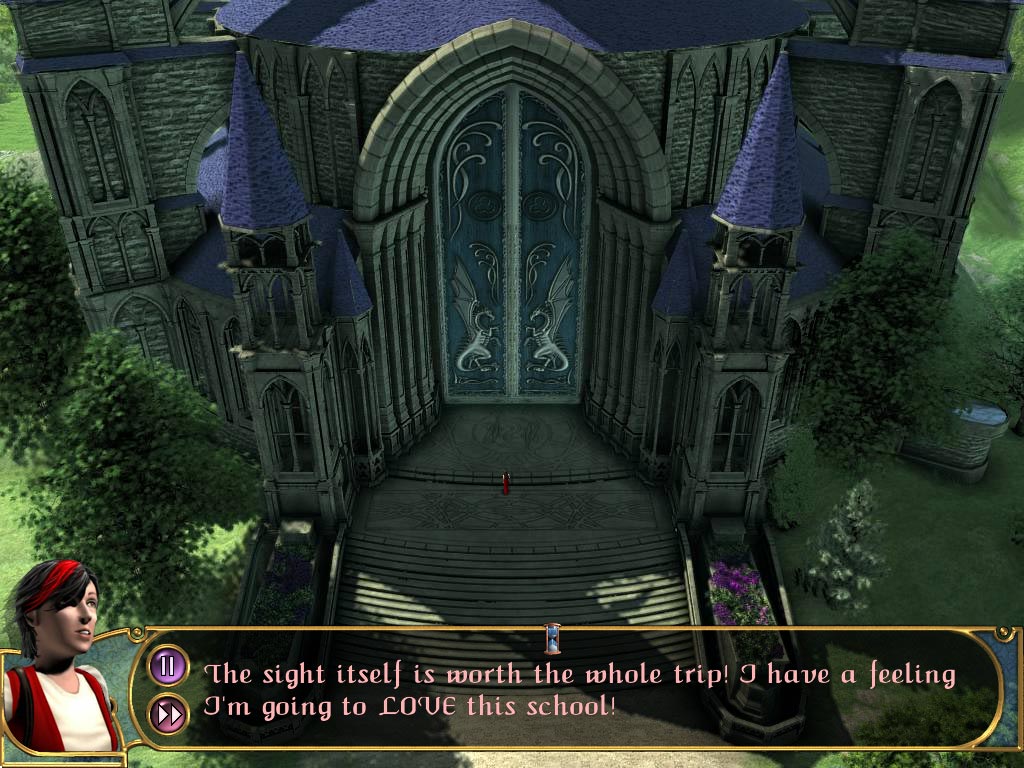1024x768 pixels.
Task: Pause the dialogue with the pause button
Action: point(168,665)
